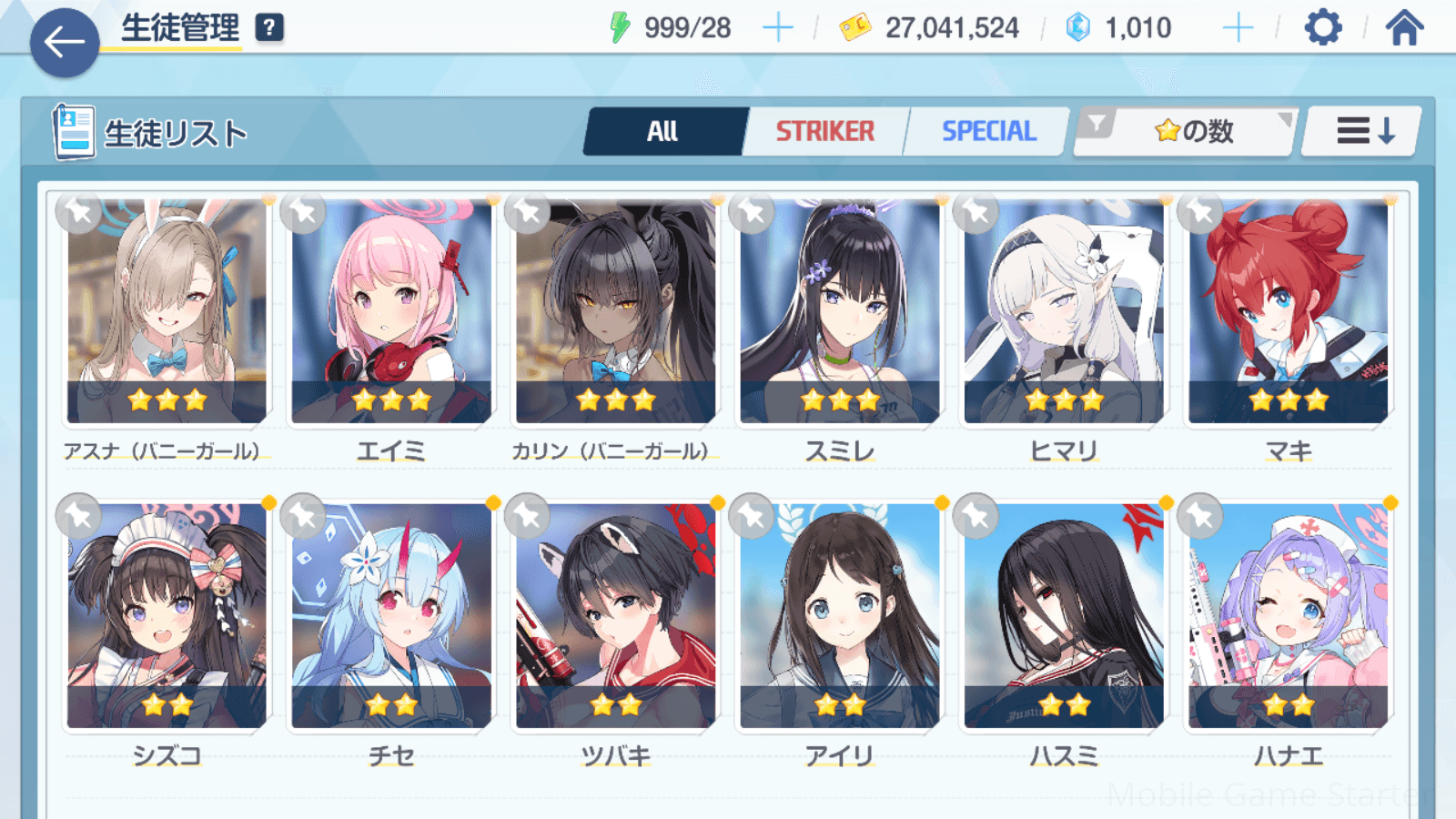Open the settings gear

[x=1322, y=28]
